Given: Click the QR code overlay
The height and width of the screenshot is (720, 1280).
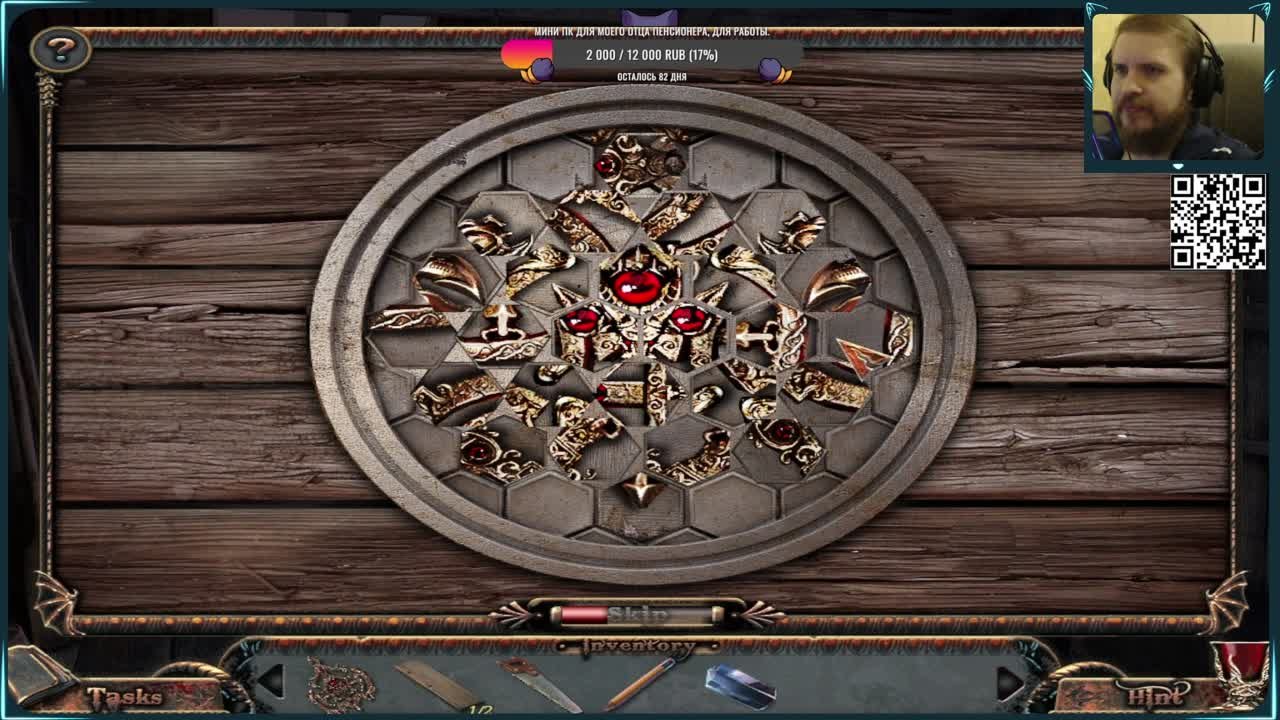Looking at the screenshot, I should 1218,221.
